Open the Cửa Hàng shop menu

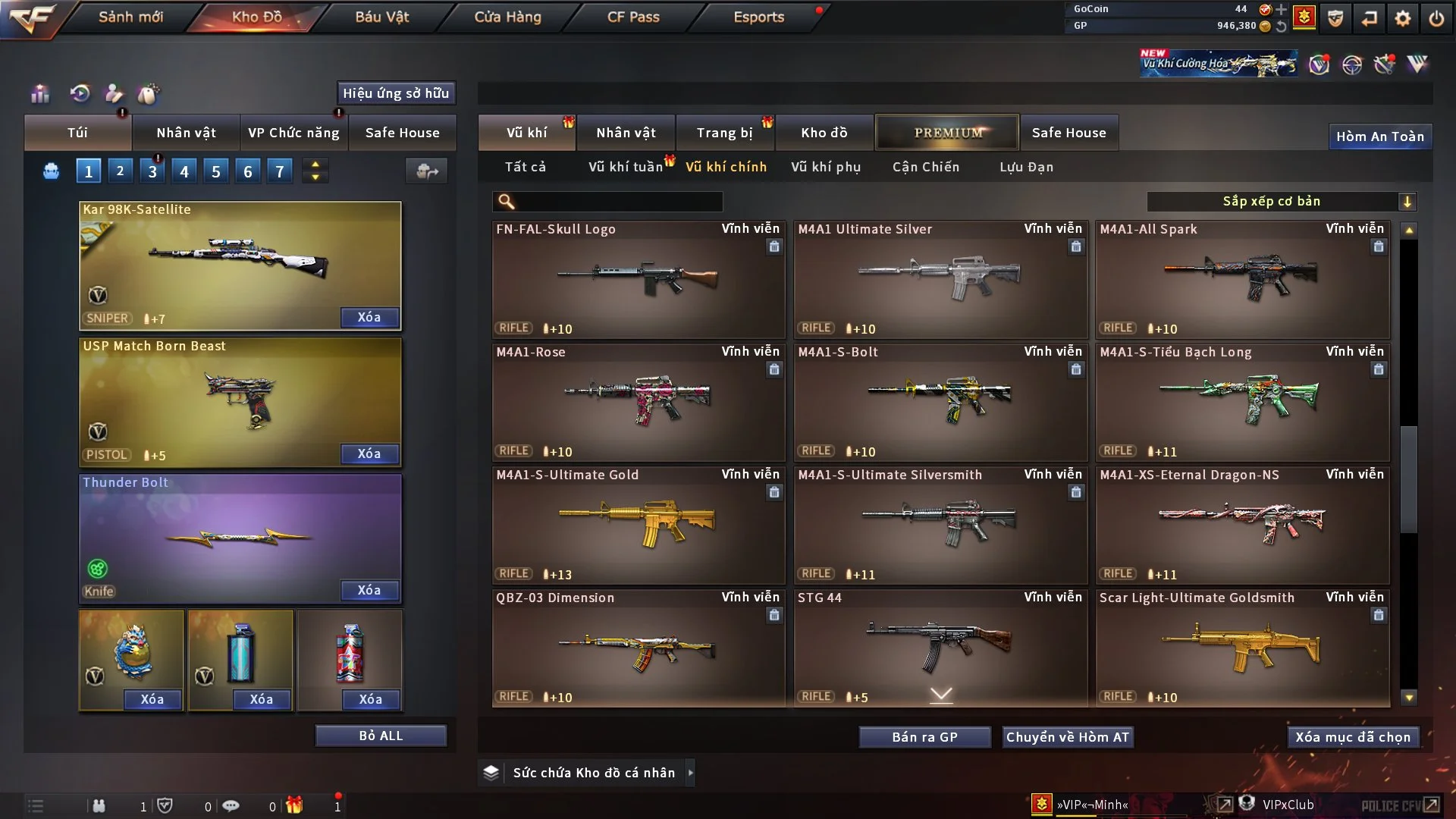[507, 17]
